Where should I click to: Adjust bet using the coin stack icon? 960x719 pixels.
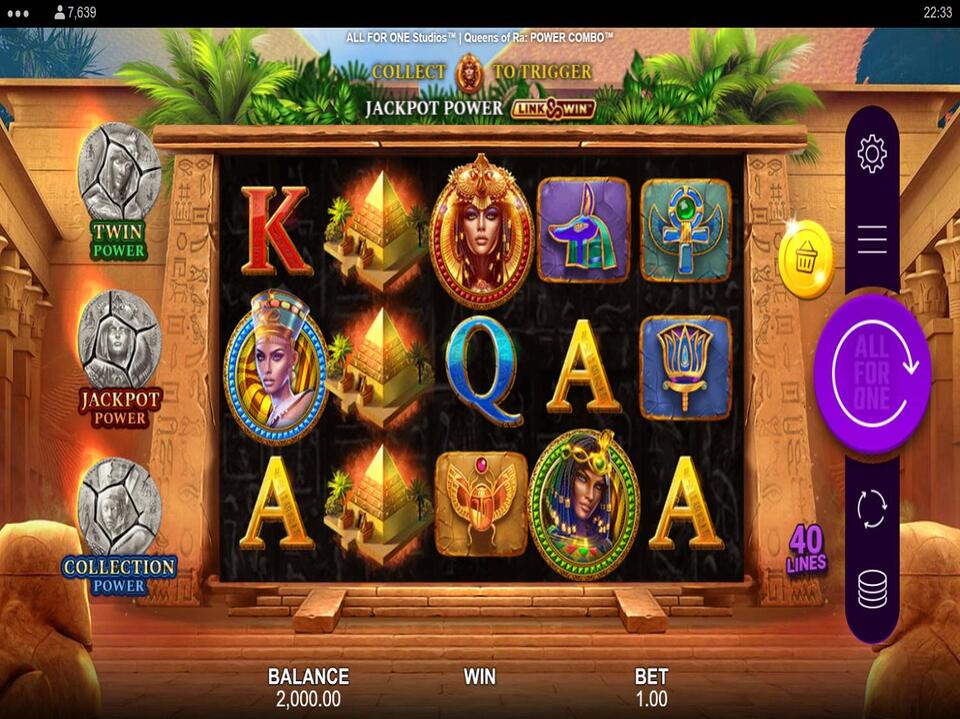point(872,590)
